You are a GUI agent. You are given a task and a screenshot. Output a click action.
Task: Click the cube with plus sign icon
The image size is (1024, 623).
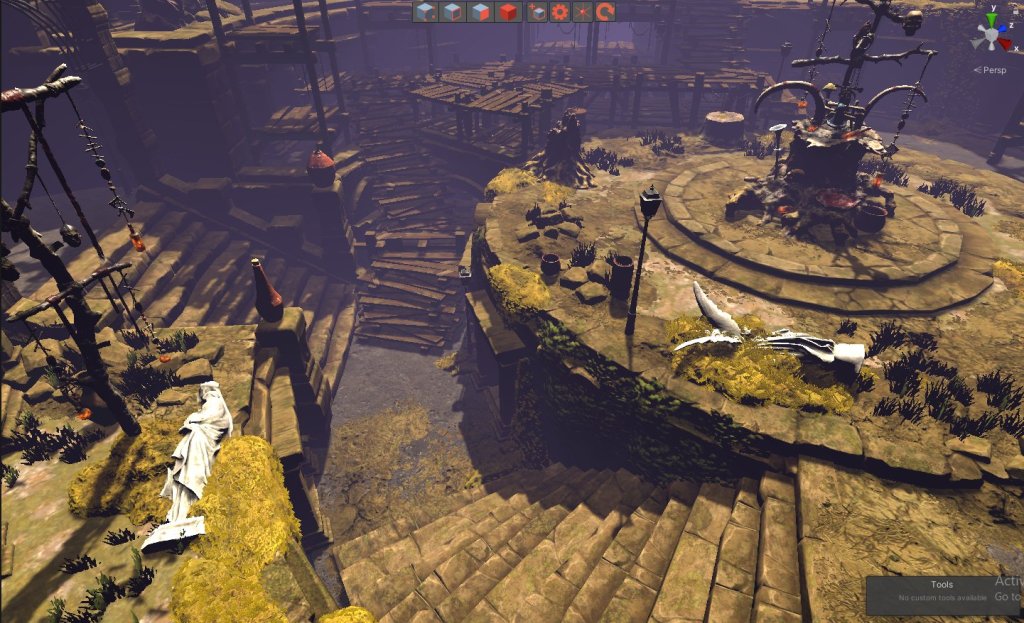[x=538, y=12]
